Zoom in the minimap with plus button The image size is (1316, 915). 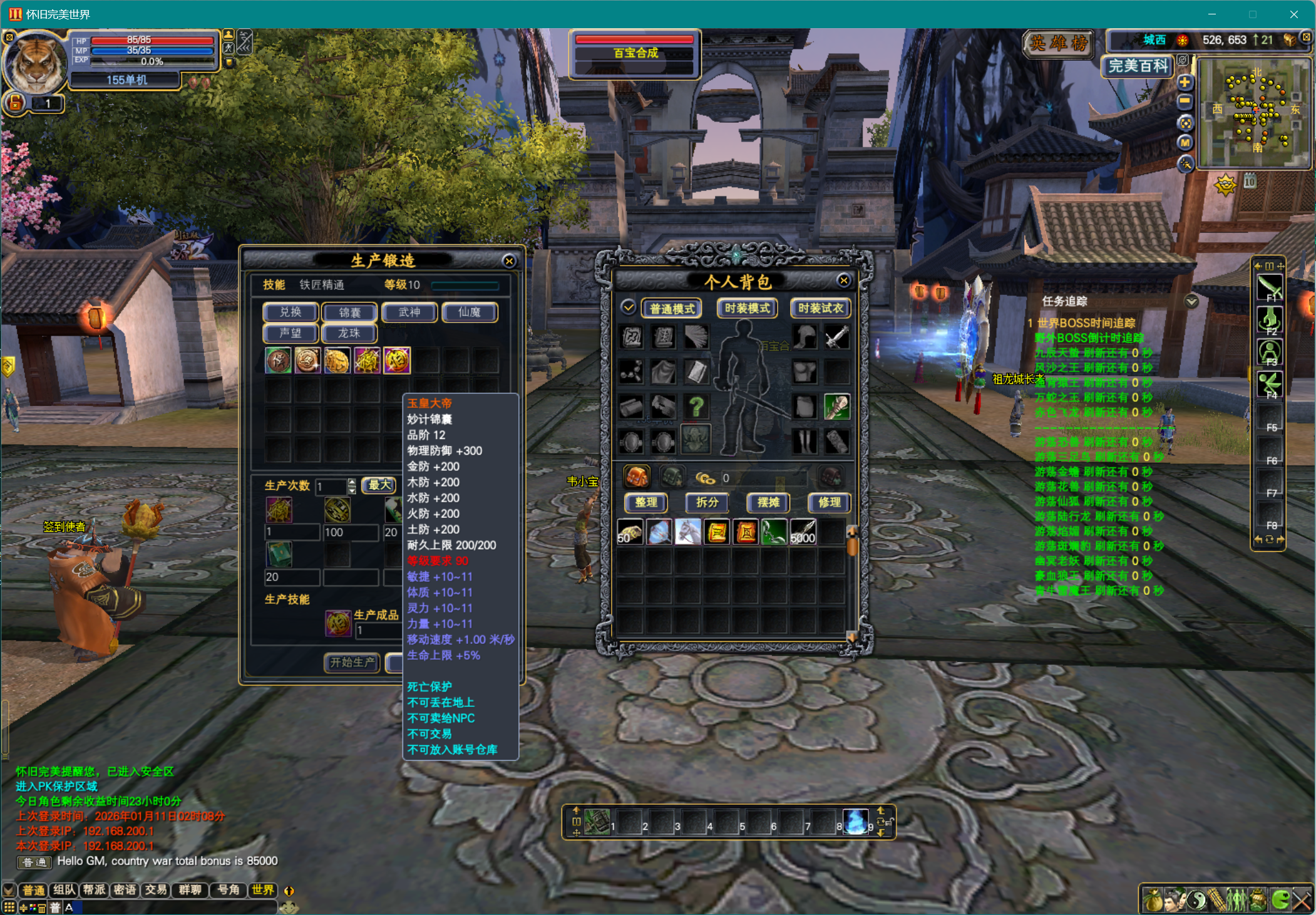pyautogui.click(x=1185, y=83)
